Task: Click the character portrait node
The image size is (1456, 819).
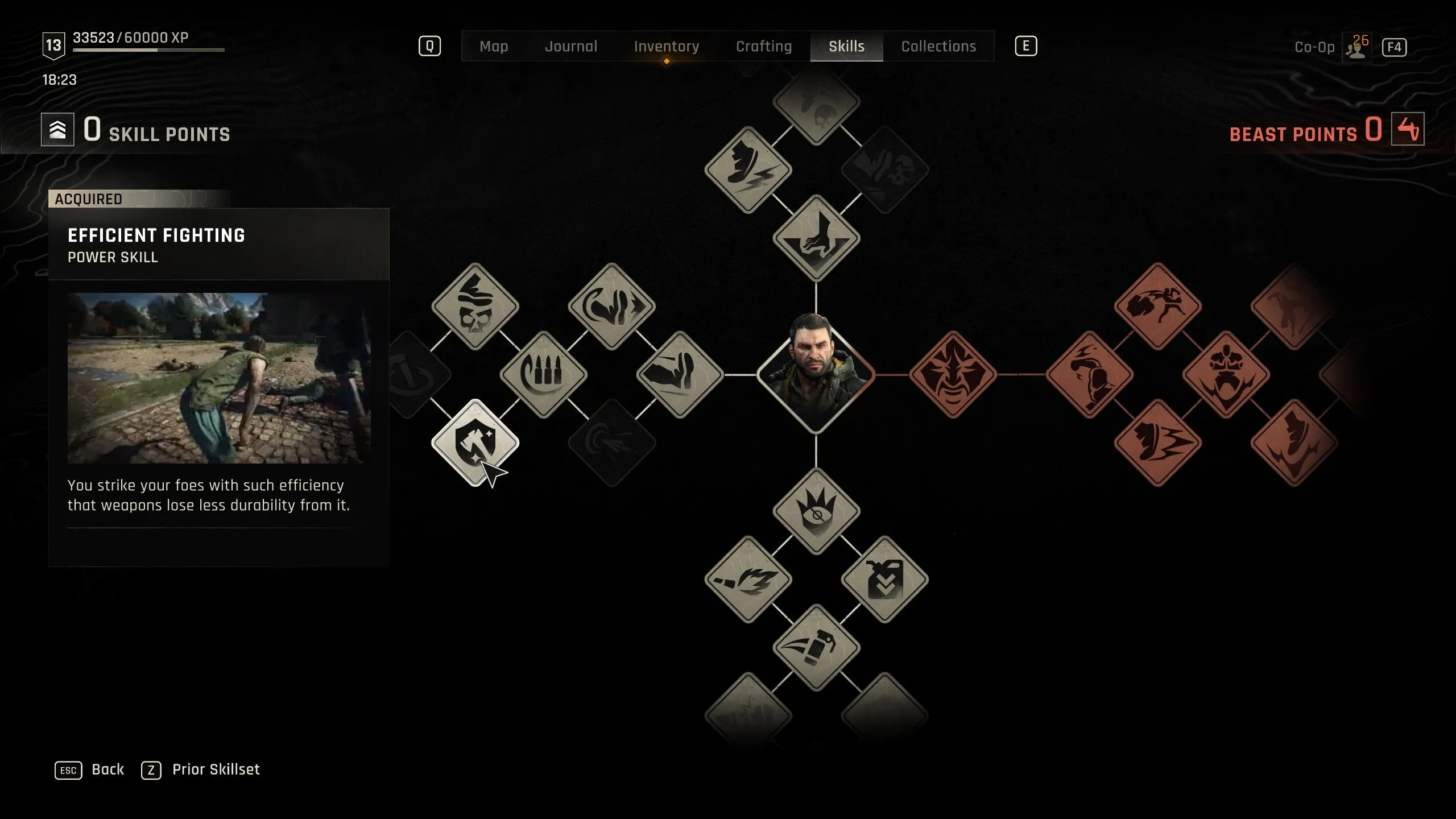Action: (816, 373)
